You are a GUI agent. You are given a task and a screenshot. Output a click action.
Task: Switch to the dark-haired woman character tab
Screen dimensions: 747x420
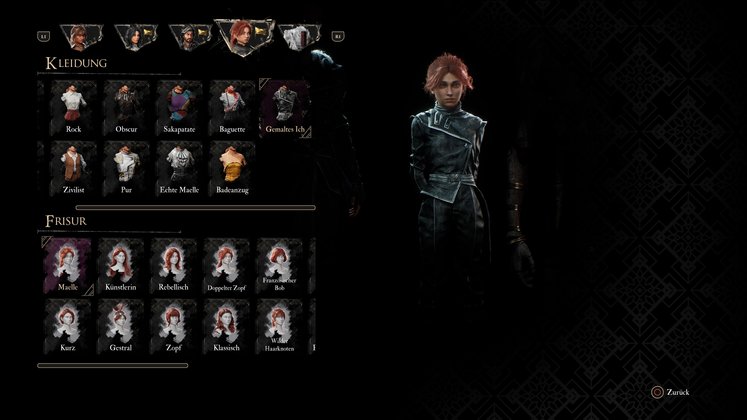130,37
